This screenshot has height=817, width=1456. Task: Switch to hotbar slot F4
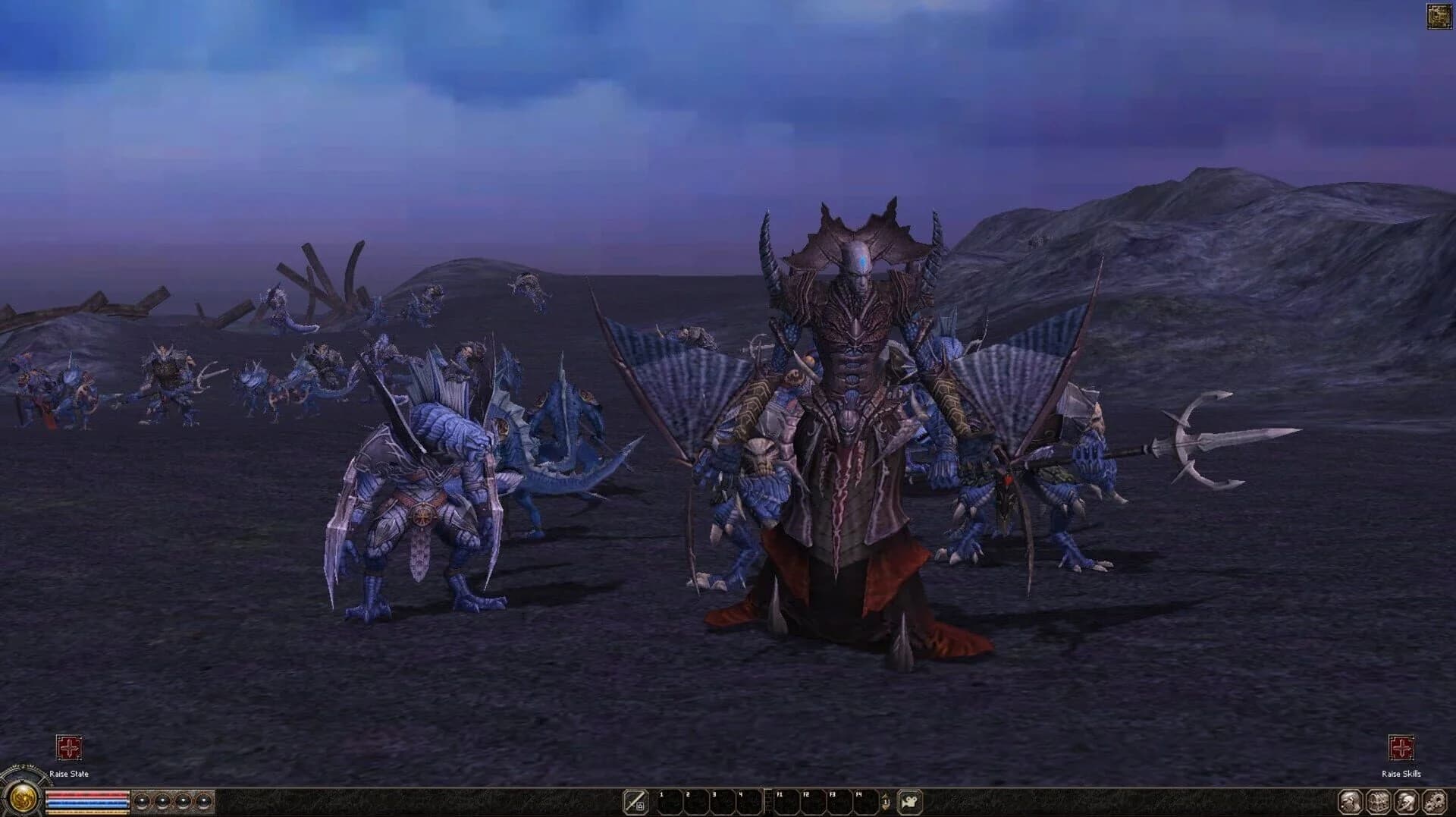(x=864, y=803)
